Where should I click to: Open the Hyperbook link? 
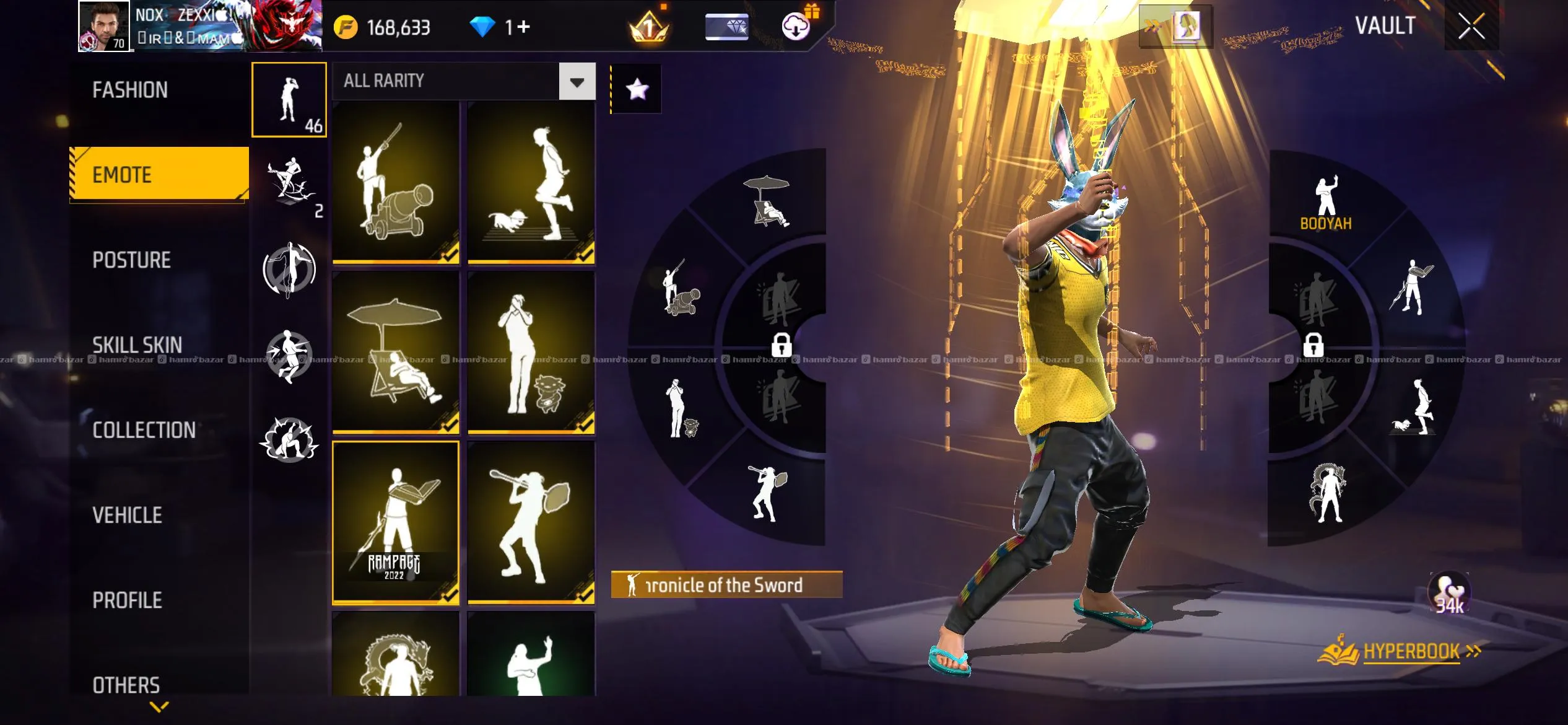1411,652
